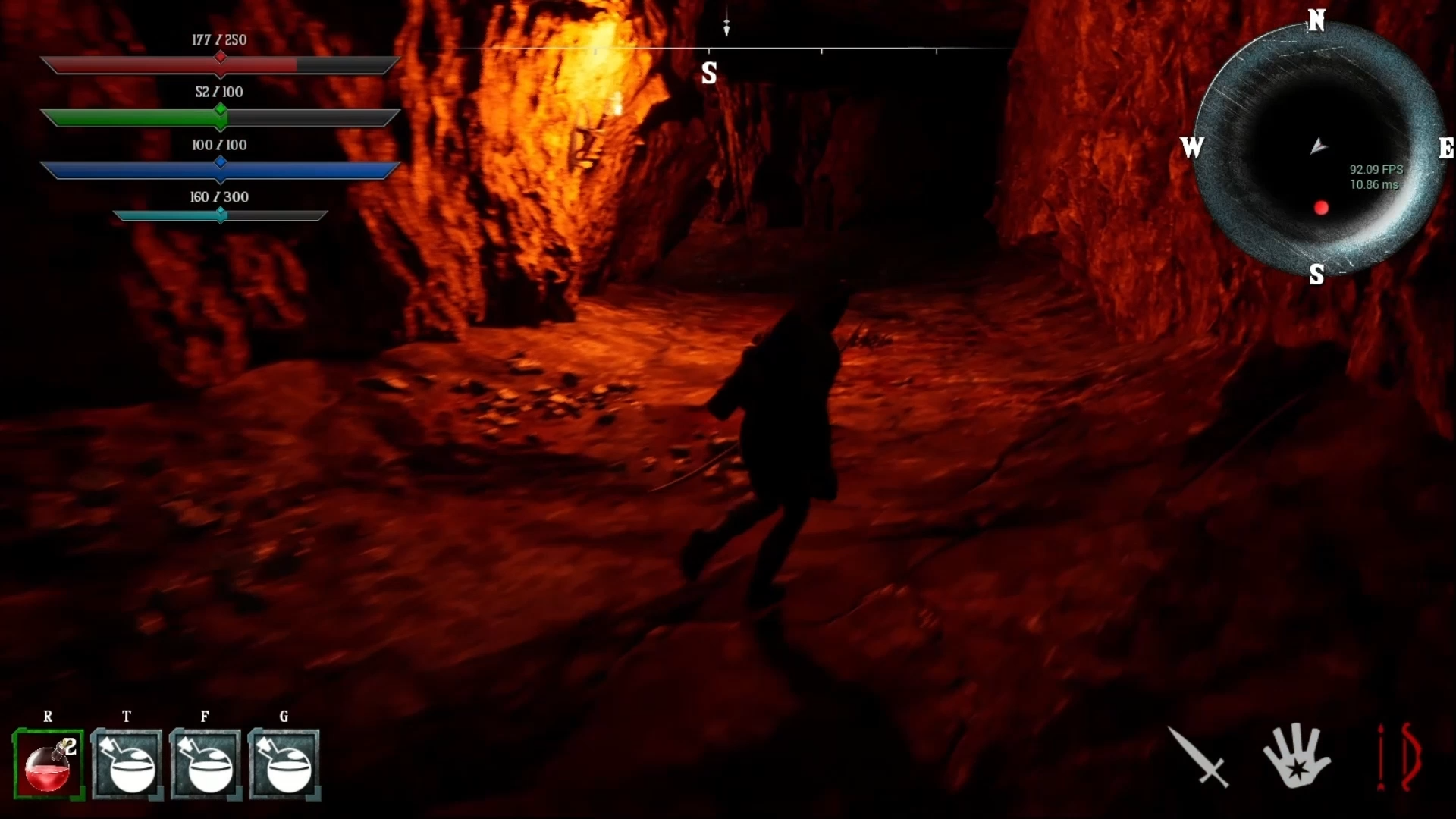Click the E label on the compass

tap(1447, 149)
